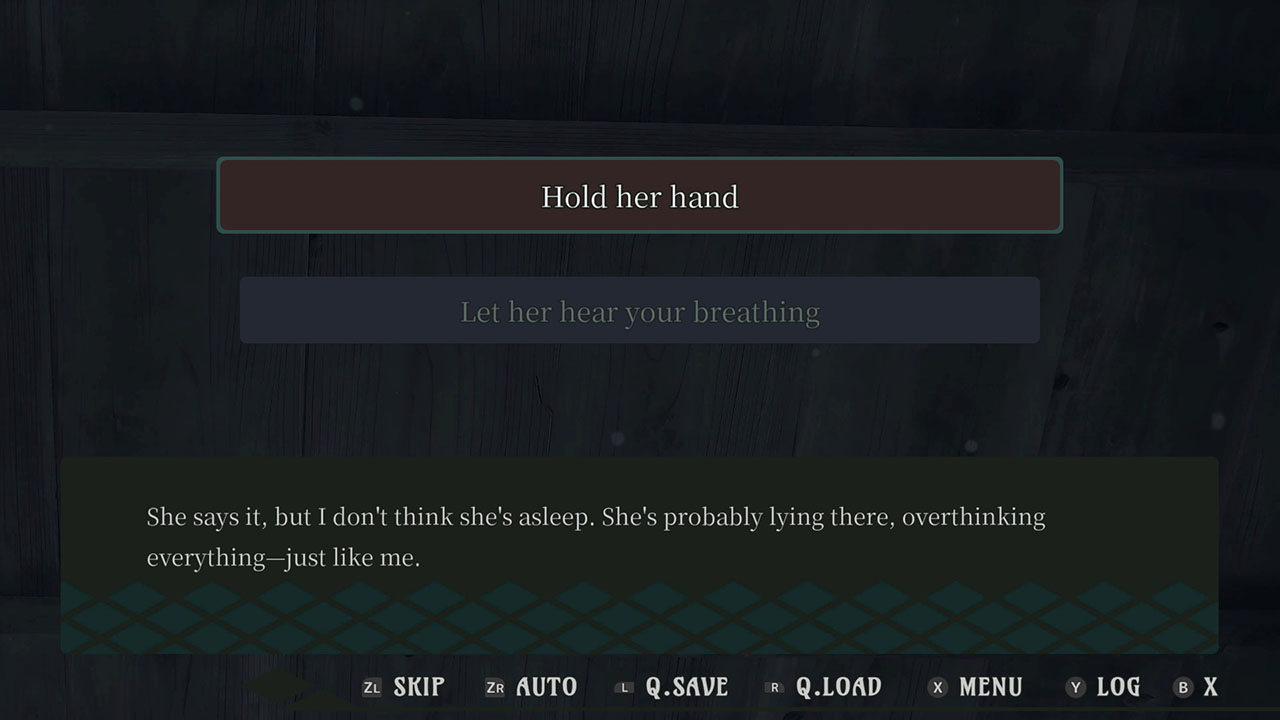
Task: Click the Y button icon next to LOG
Action: [1076, 687]
